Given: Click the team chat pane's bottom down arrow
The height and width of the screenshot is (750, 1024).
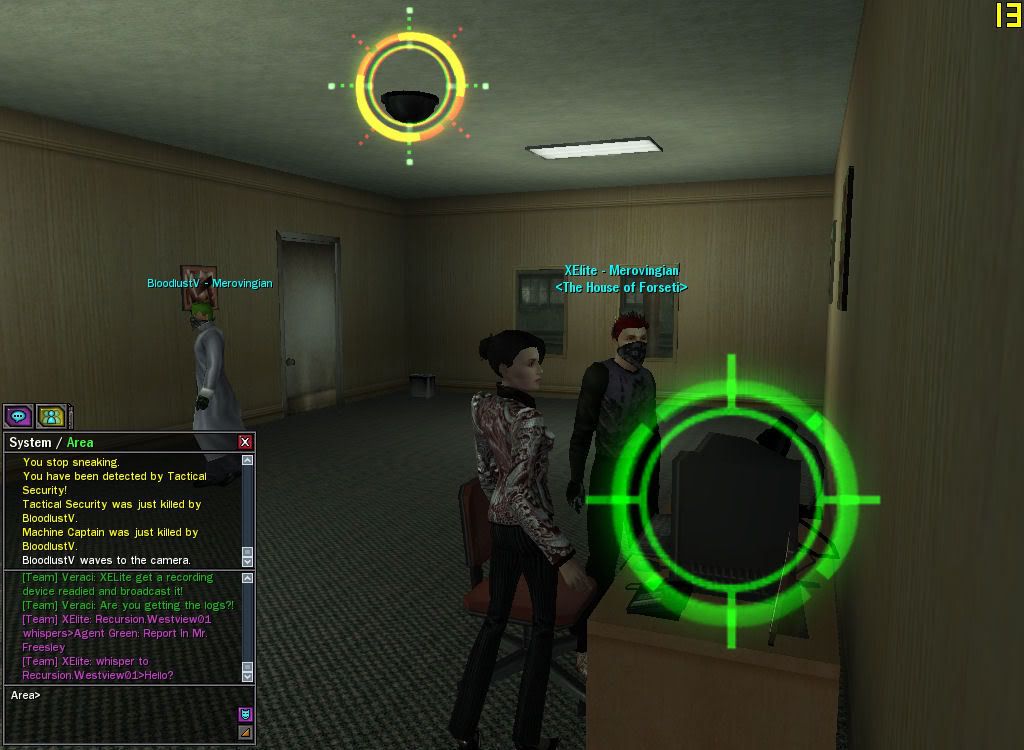Looking at the screenshot, I should 248,677.
